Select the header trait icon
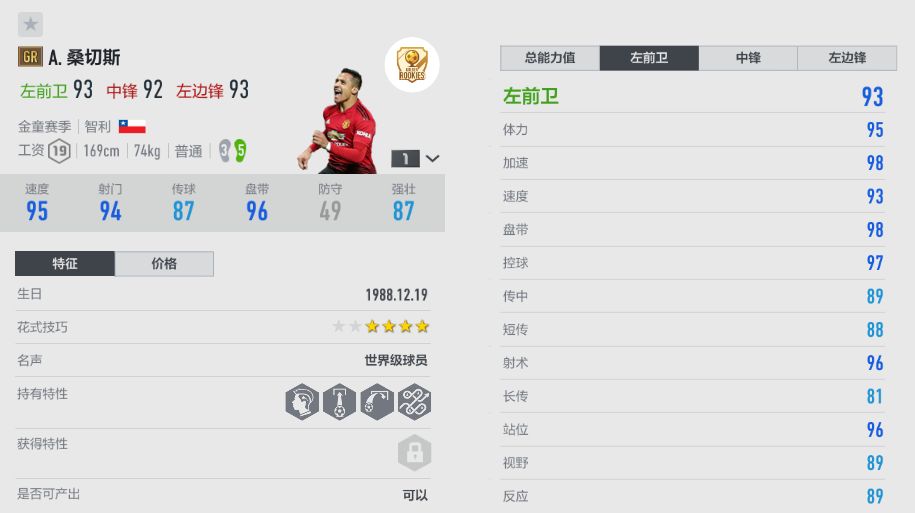The width and height of the screenshot is (915, 513). tap(302, 401)
